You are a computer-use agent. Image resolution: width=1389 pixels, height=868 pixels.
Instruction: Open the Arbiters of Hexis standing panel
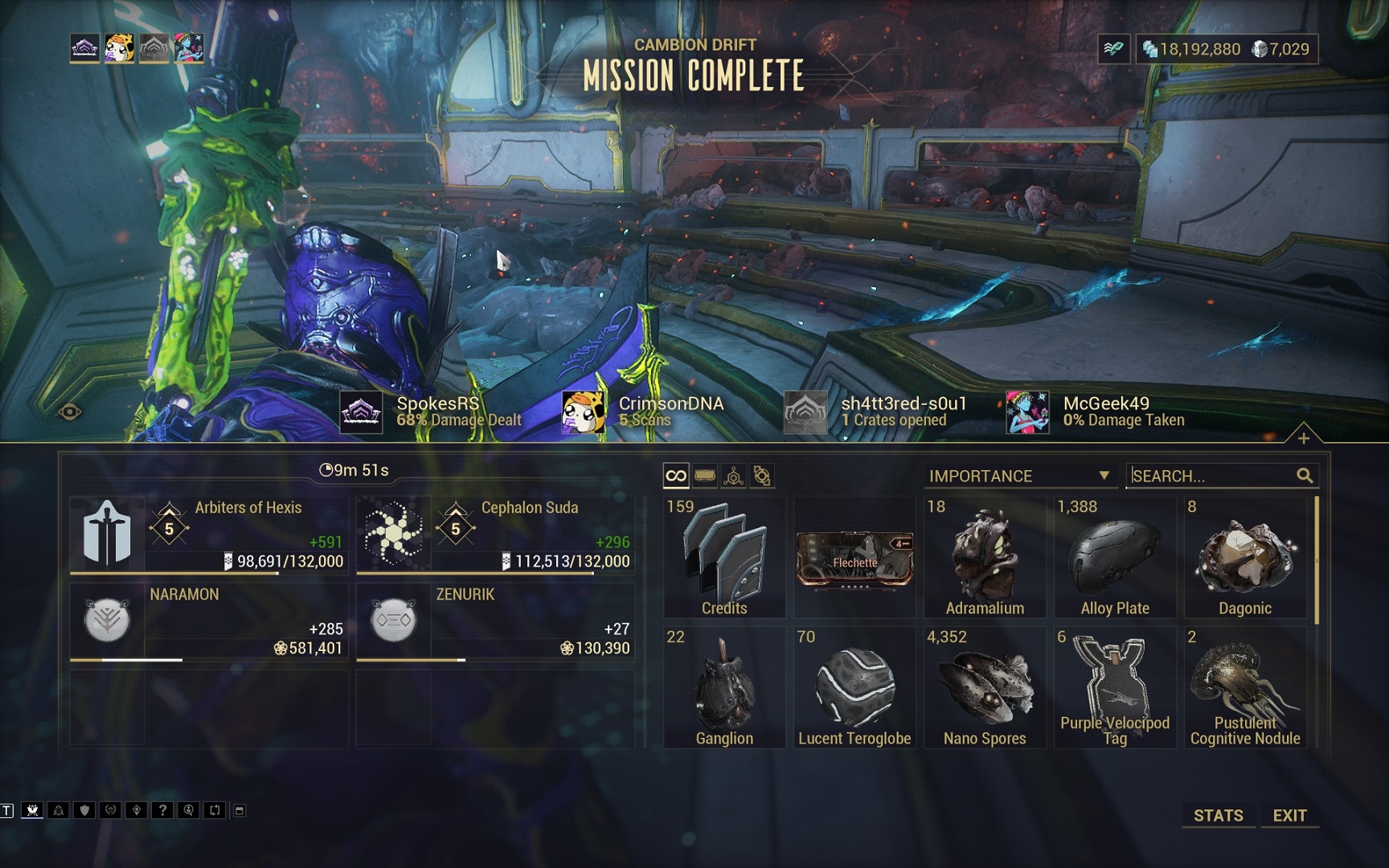209,534
